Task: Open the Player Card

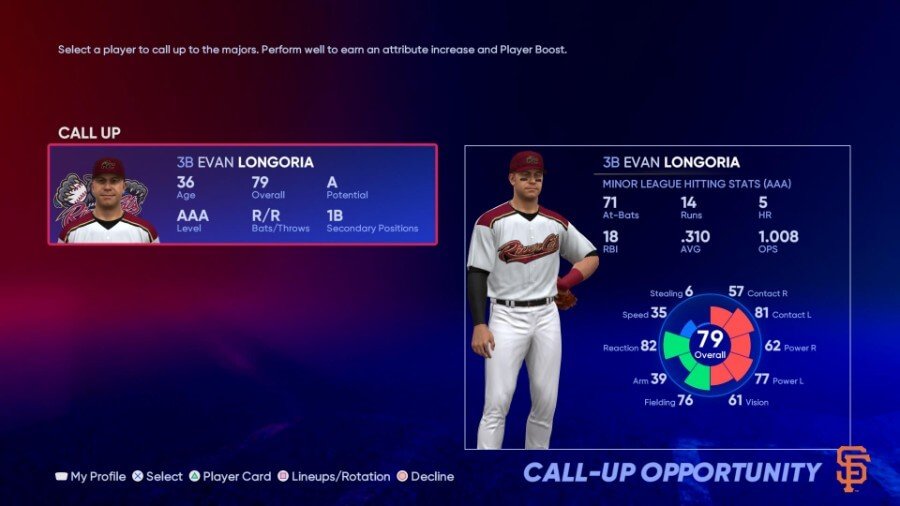Action: pyautogui.click(x=230, y=477)
